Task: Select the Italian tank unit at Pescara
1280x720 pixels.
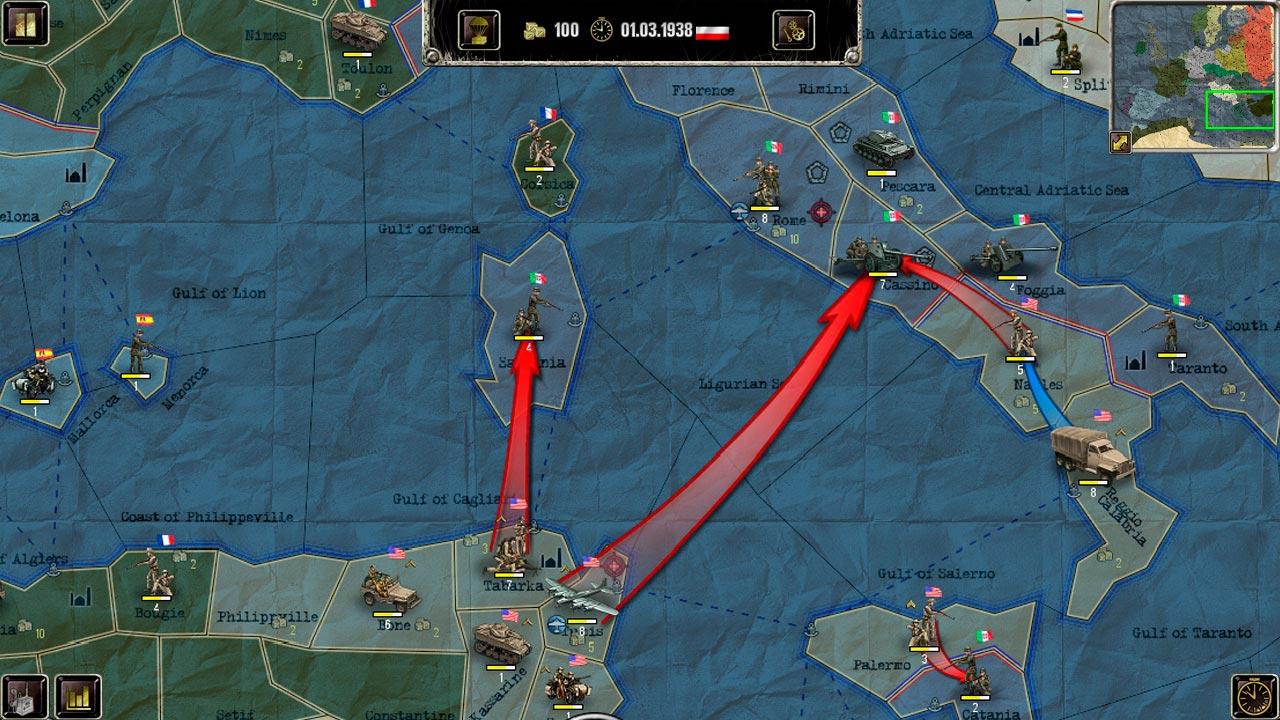Action: [x=882, y=150]
